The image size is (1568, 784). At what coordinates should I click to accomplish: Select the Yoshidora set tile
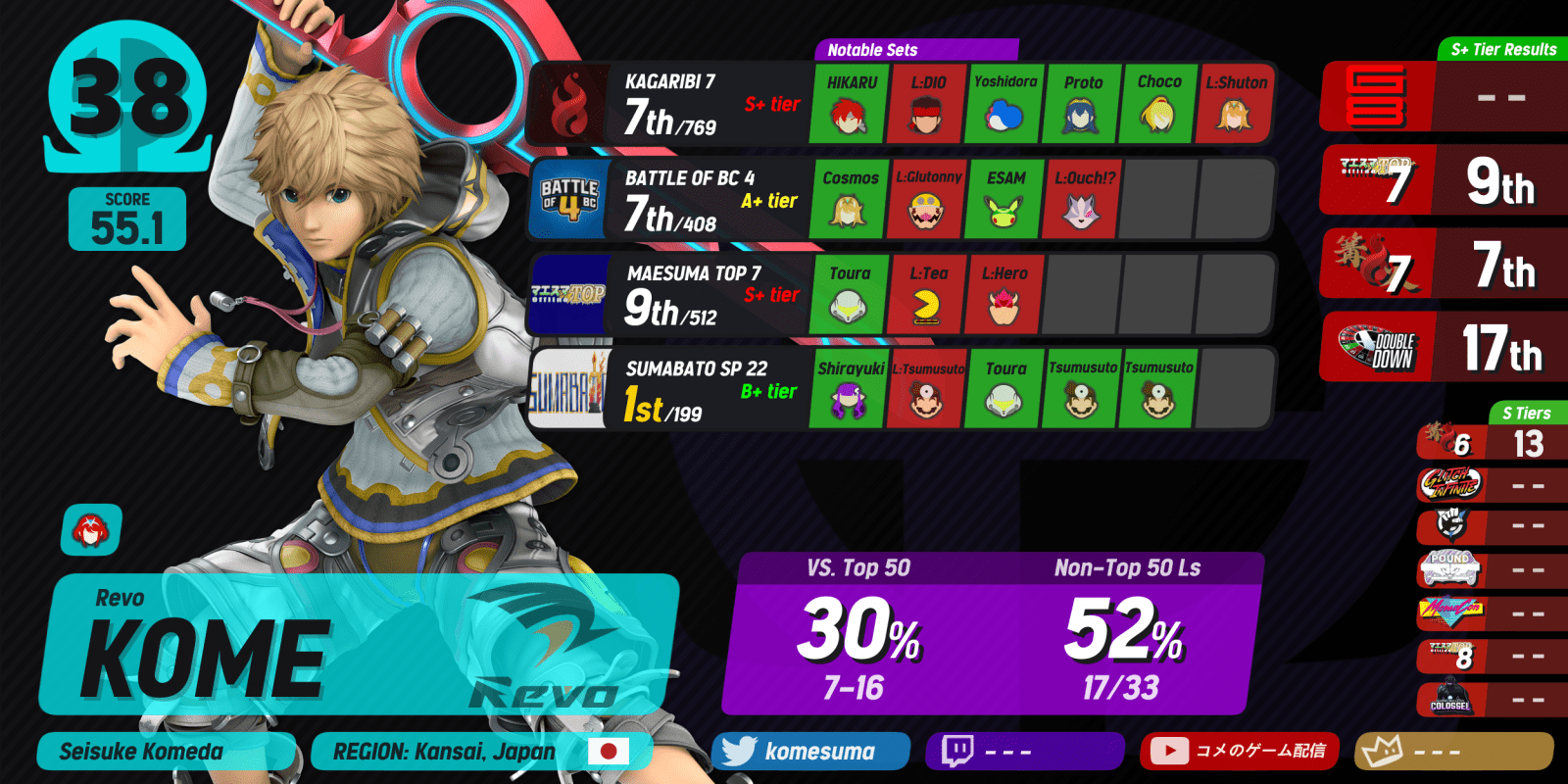click(x=1004, y=104)
